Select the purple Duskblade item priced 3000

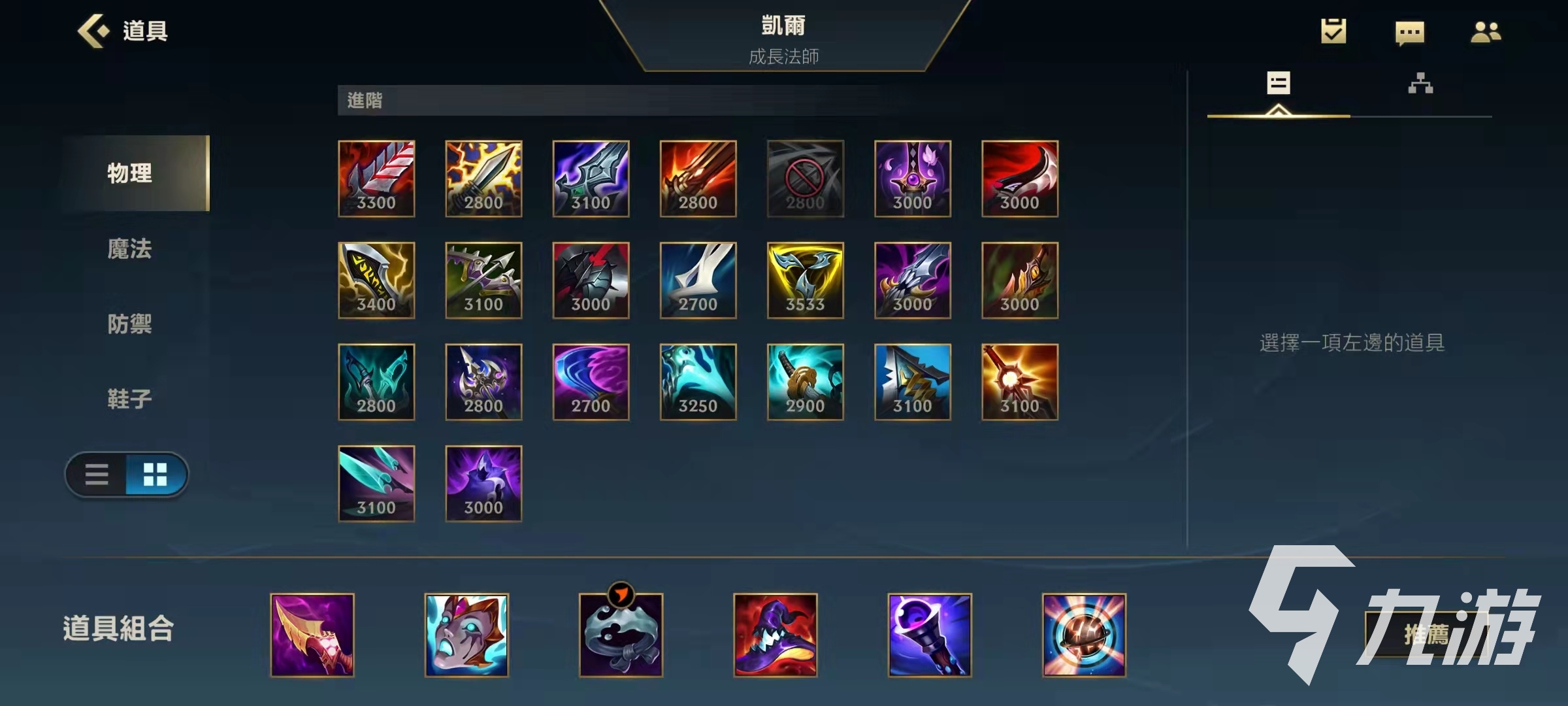tap(483, 484)
